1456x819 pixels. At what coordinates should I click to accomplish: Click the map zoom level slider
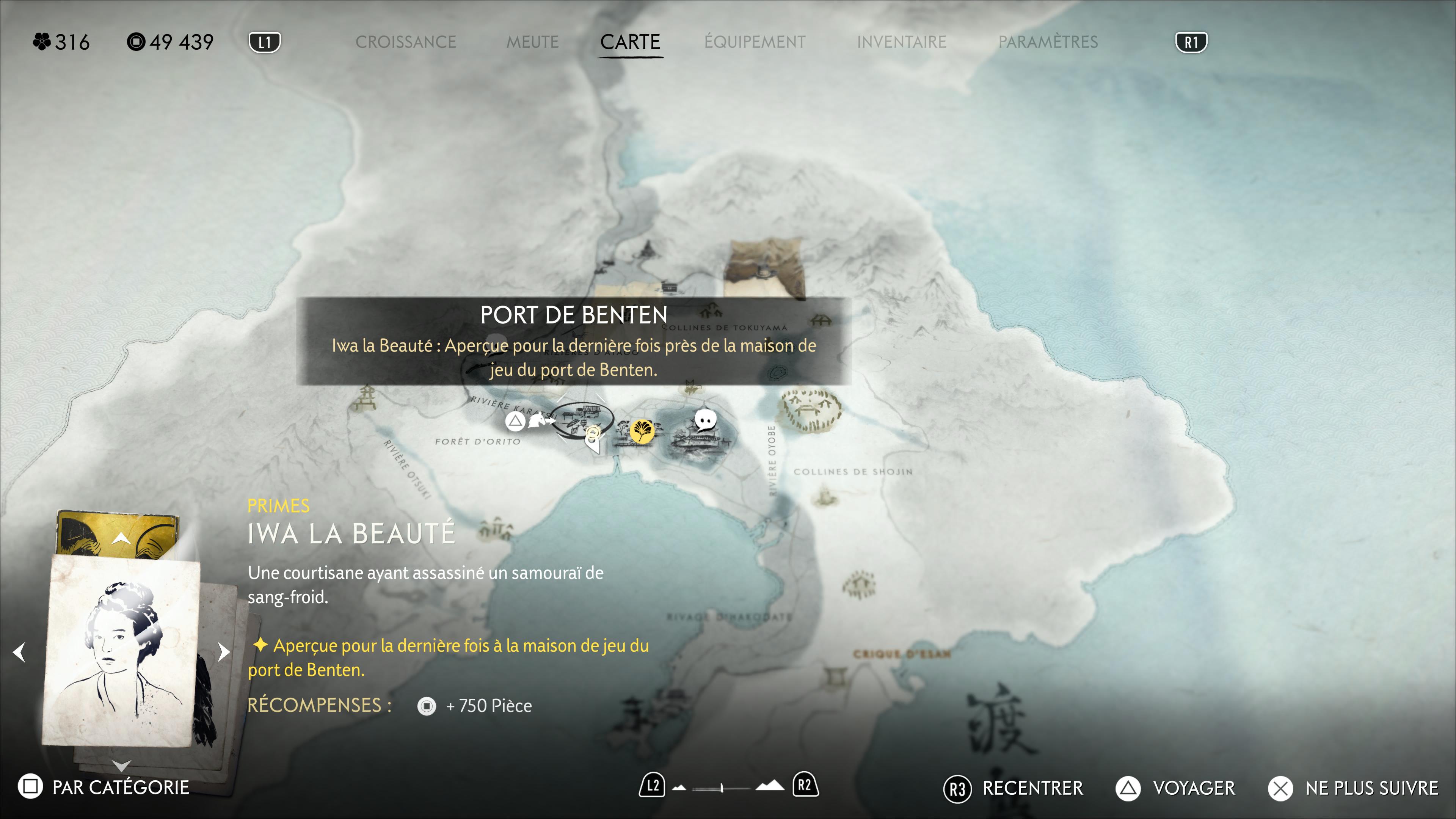722,788
